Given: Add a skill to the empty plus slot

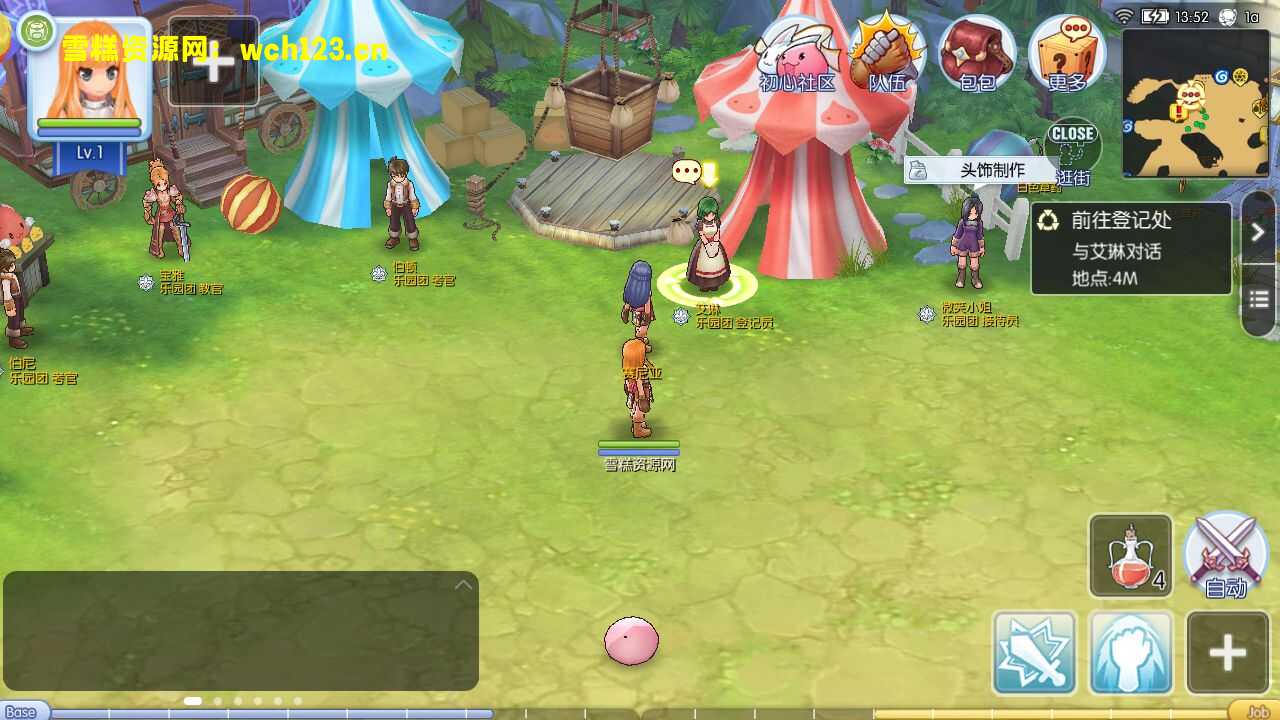Looking at the screenshot, I should [1227, 653].
